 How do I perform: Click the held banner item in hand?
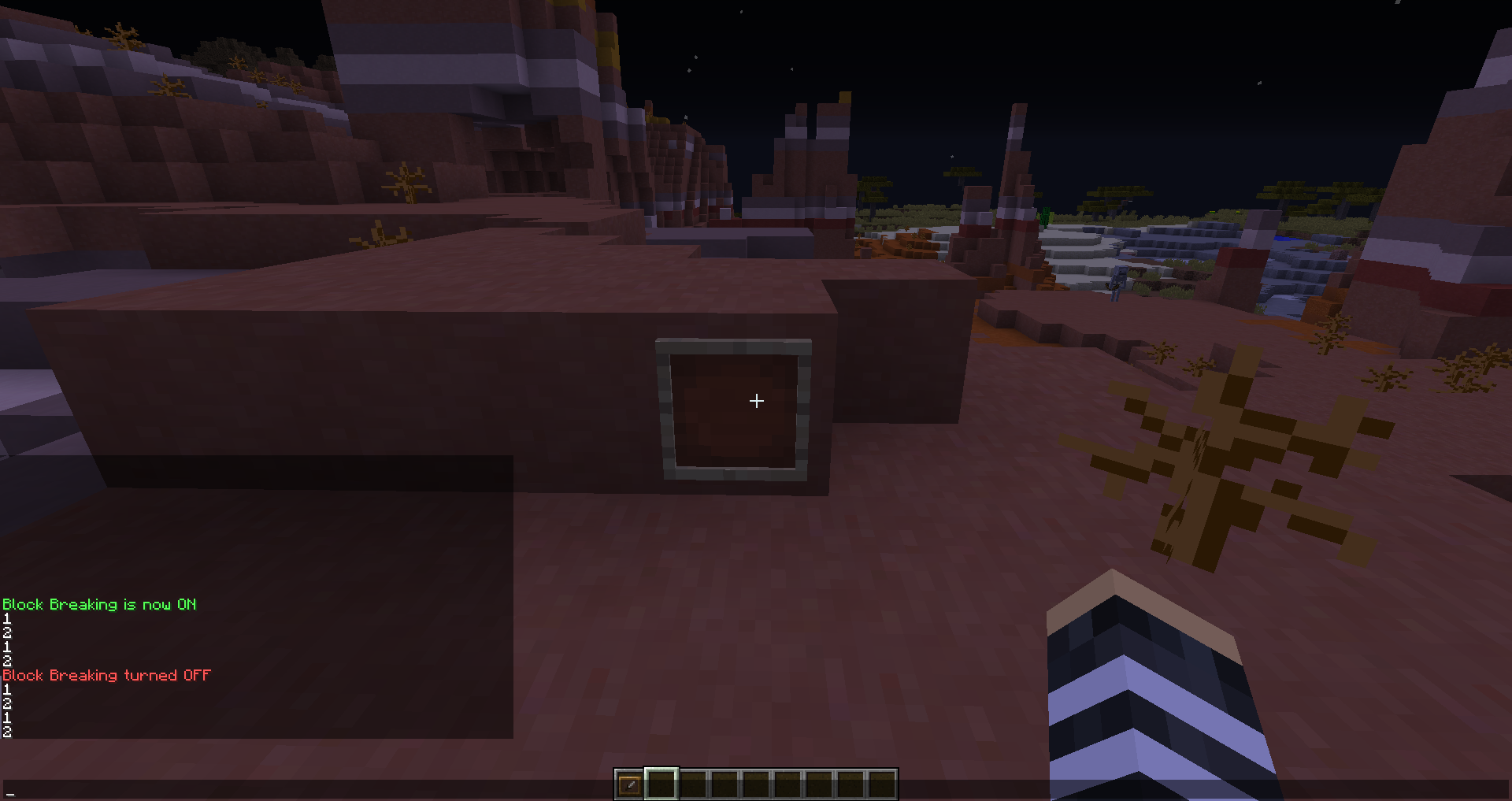click(x=1150, y=693)
